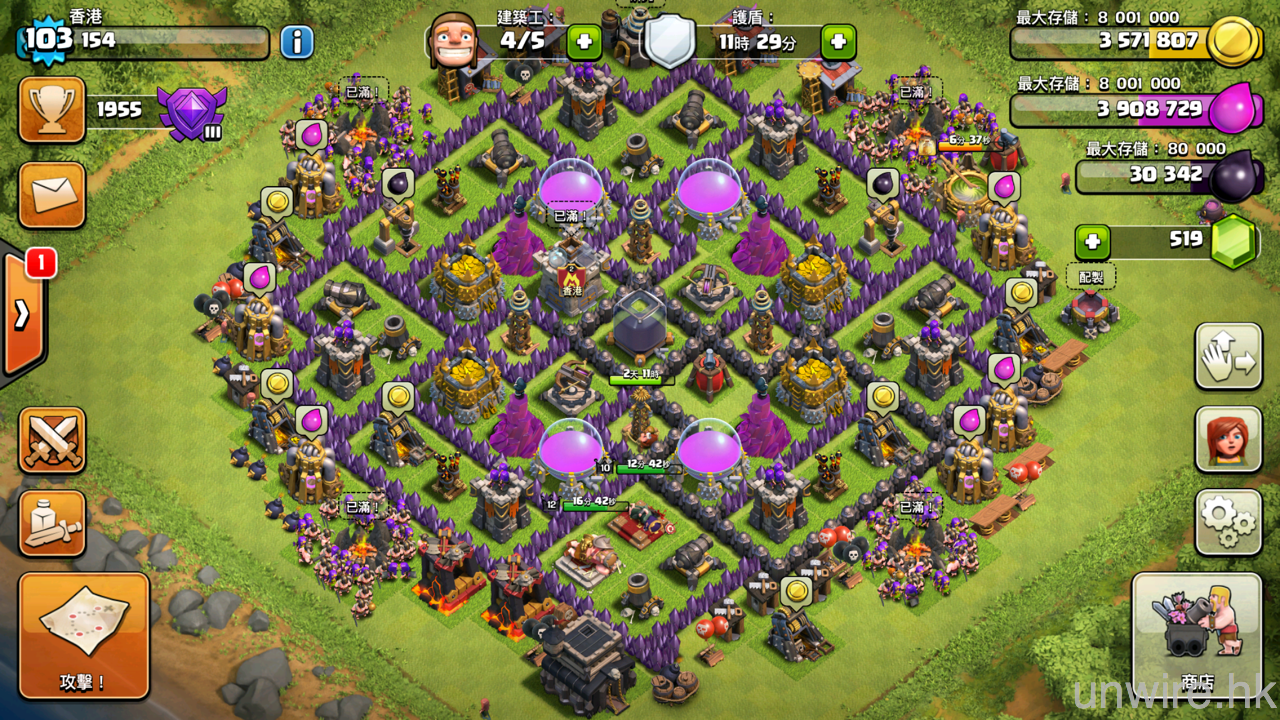Image resolution: width=1280 pixels, height=720 pixels.
Task: Add a builder with green plus
Action: point(584,42)
